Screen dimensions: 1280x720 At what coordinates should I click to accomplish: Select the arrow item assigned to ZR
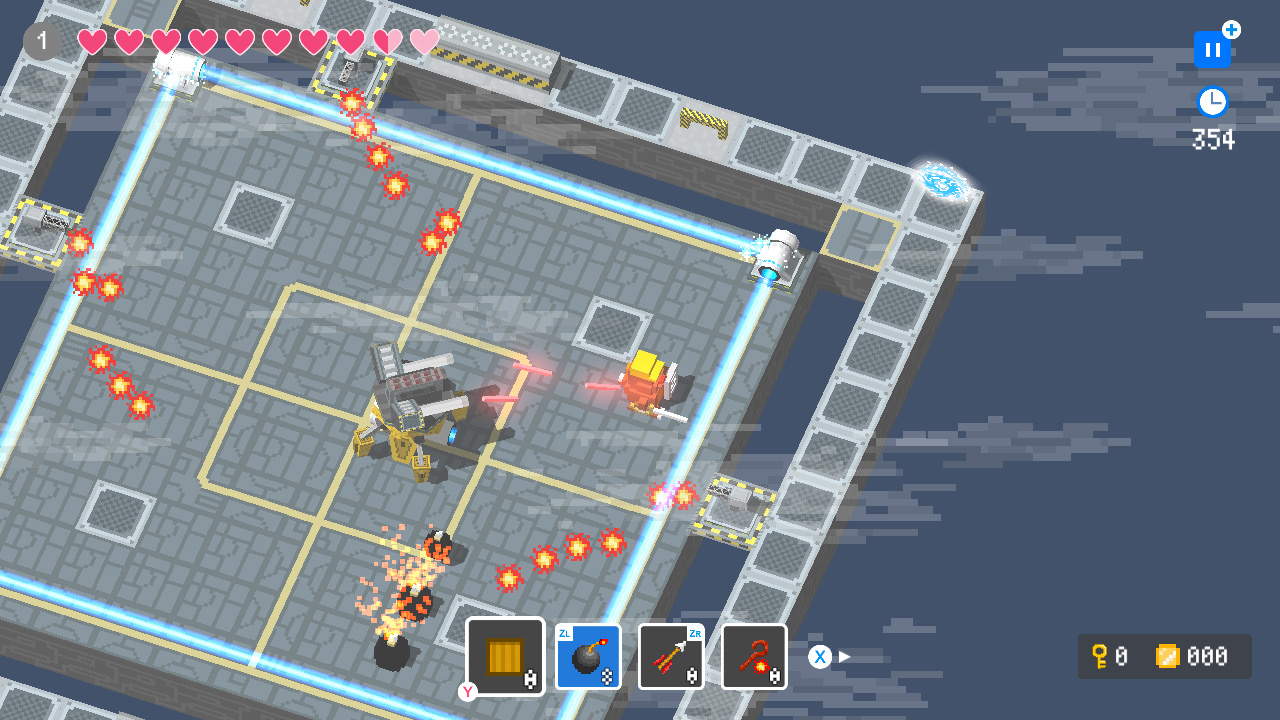pos(671,656)
